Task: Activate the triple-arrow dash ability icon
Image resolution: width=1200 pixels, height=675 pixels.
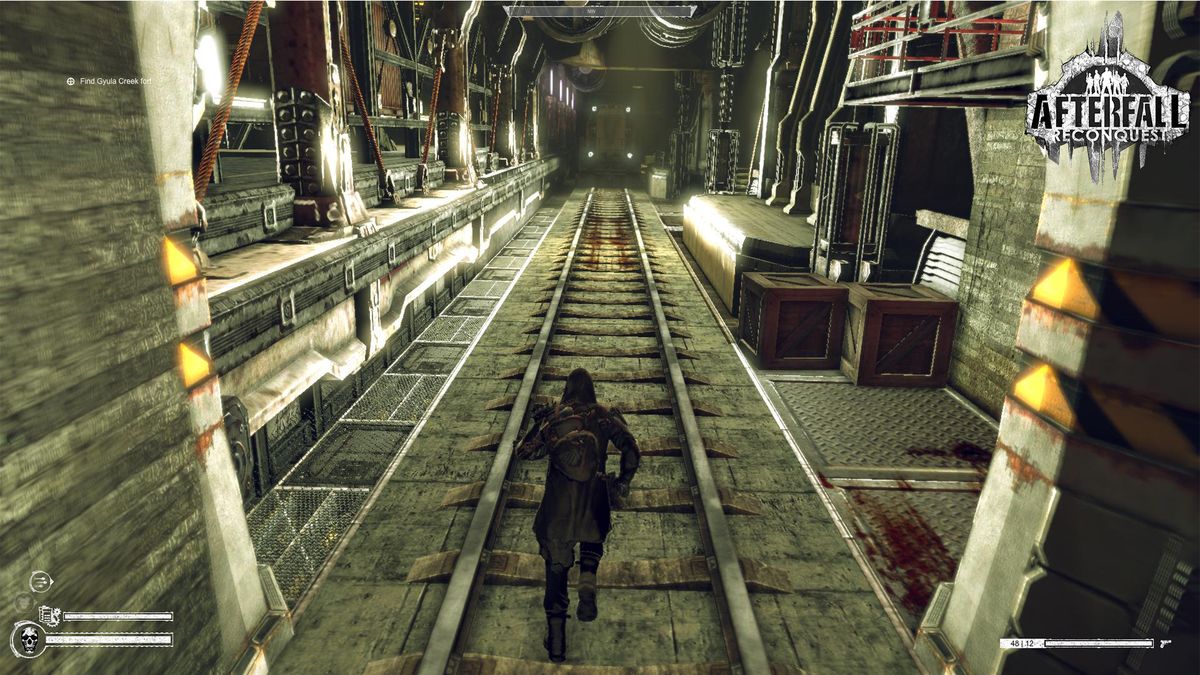Action: point(41,580)
